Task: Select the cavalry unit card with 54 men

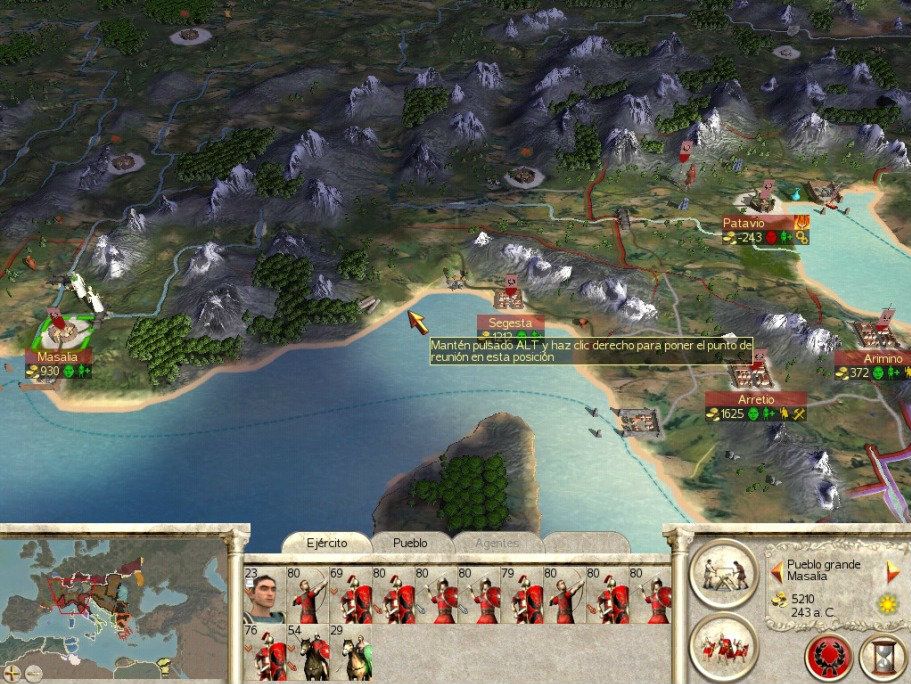Action: click(x=307, y=654)
